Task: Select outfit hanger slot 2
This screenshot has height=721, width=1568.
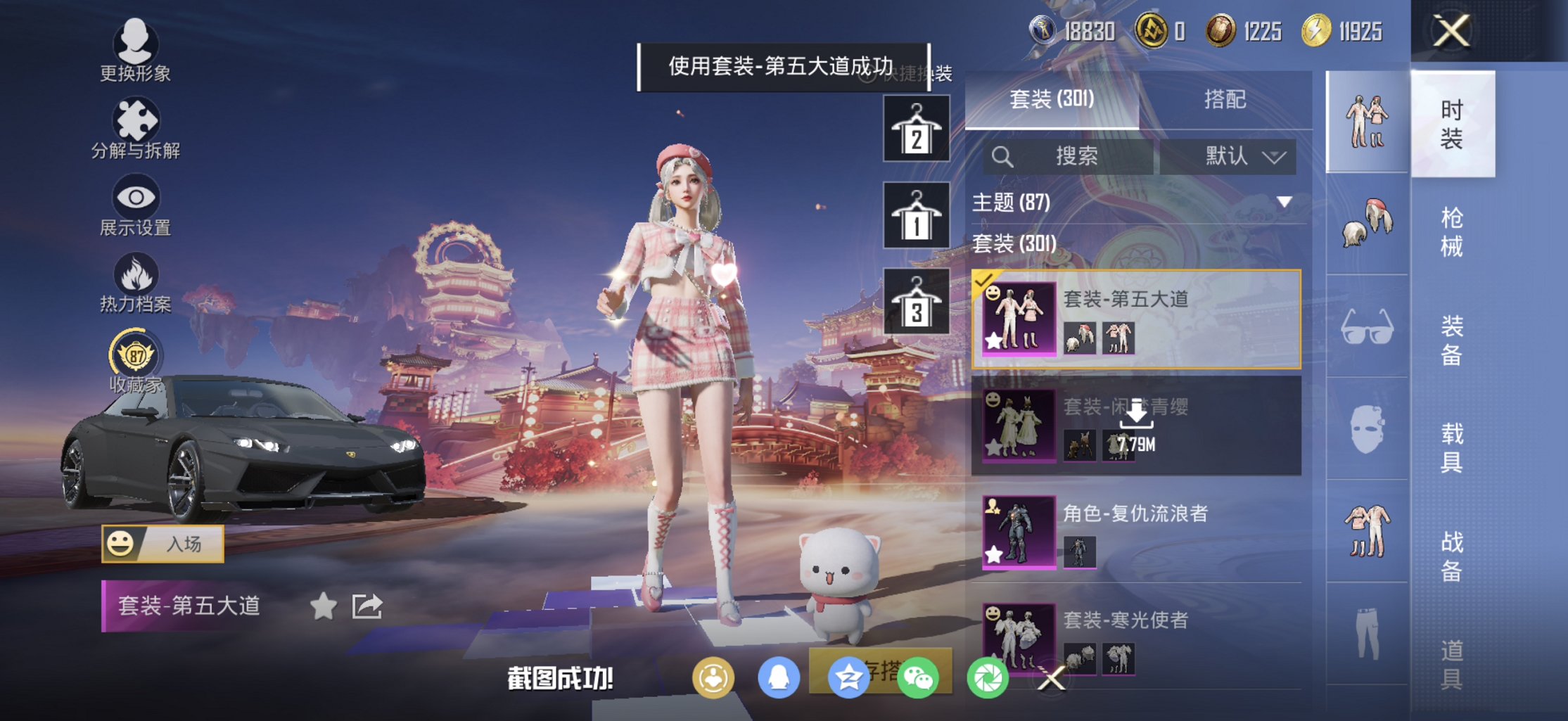Action: 915,128
